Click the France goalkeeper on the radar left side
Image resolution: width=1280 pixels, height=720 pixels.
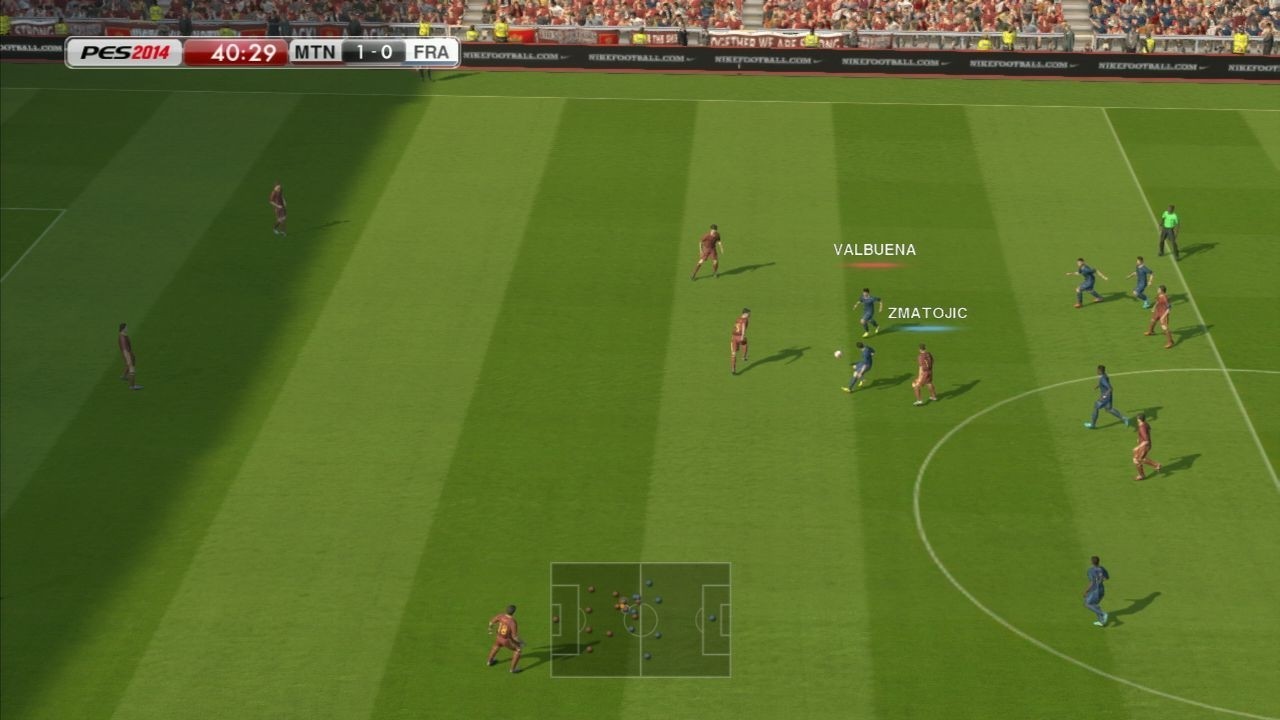pos(556,618)
